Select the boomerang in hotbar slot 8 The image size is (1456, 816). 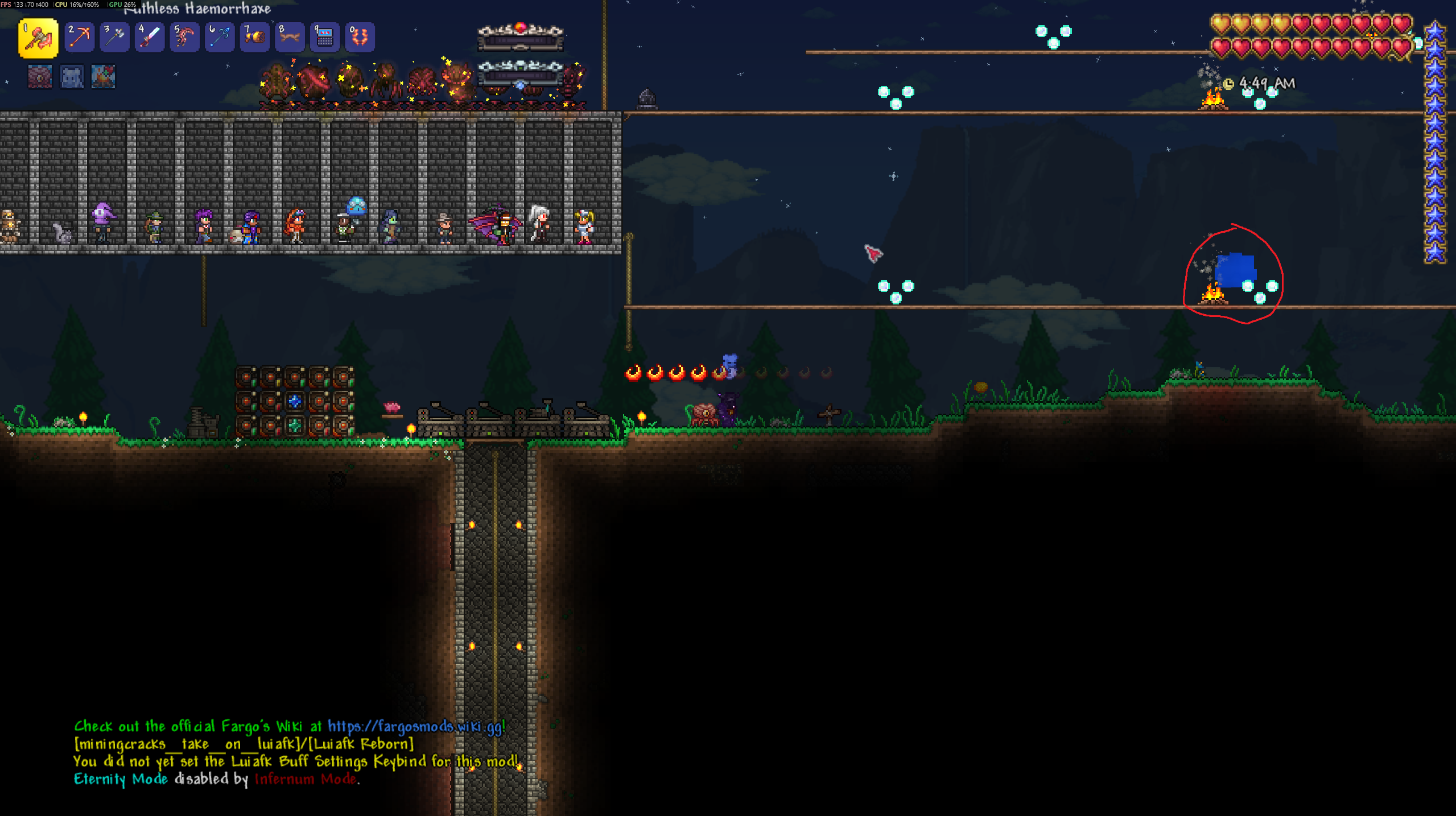coord(290,37)
